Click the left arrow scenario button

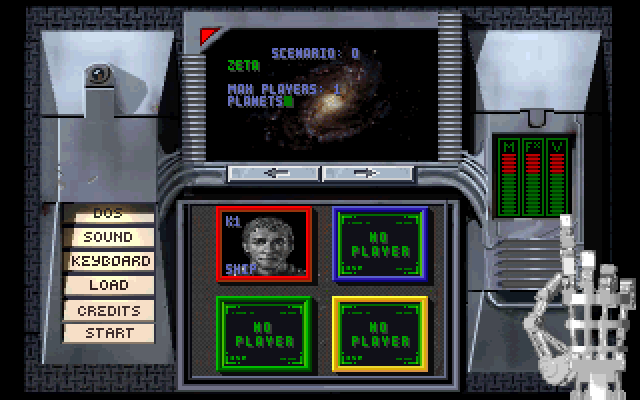point(275,173)
